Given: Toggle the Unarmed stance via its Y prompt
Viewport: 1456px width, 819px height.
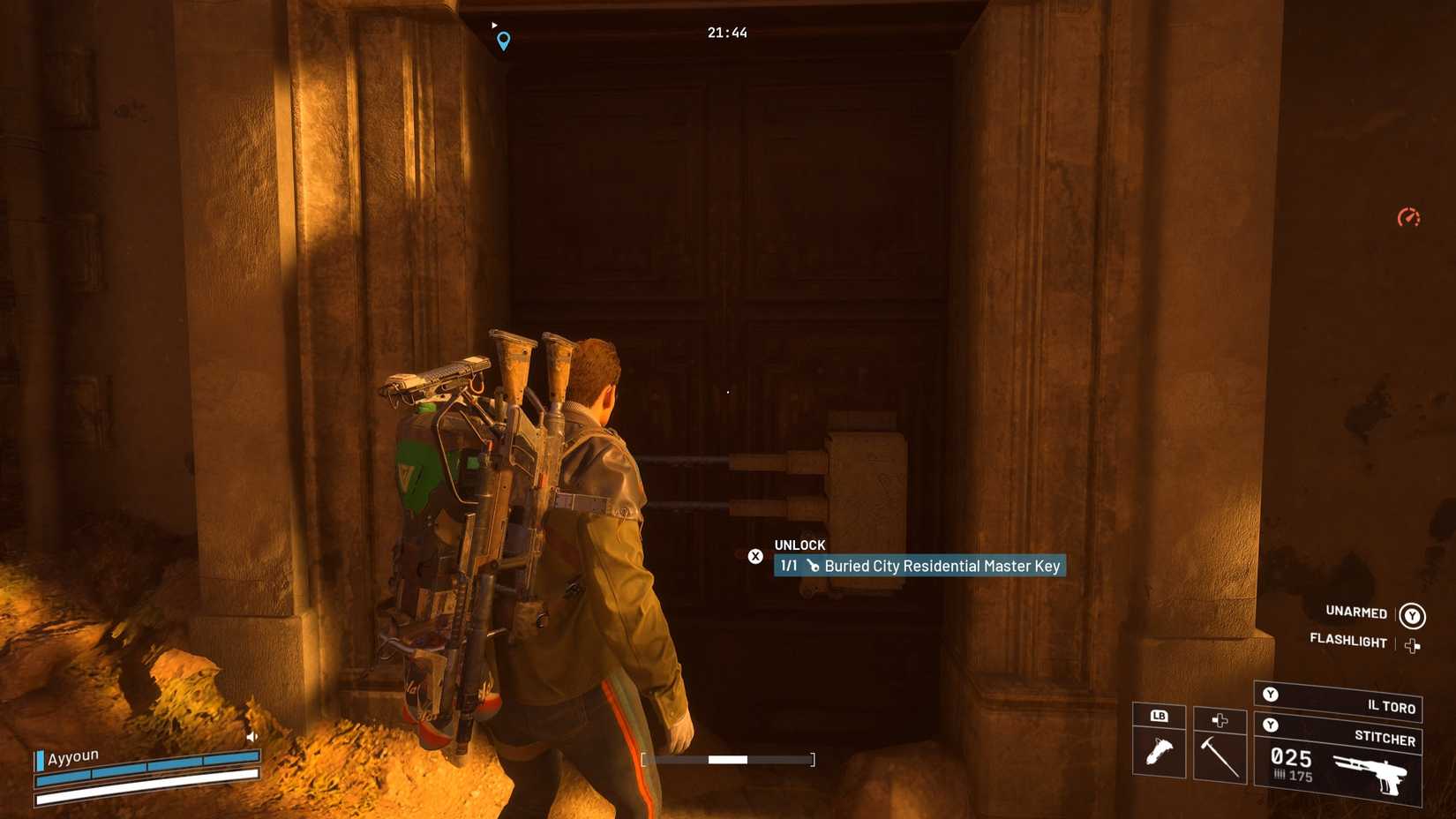Looking at the screenshot, I should 1415,613.
